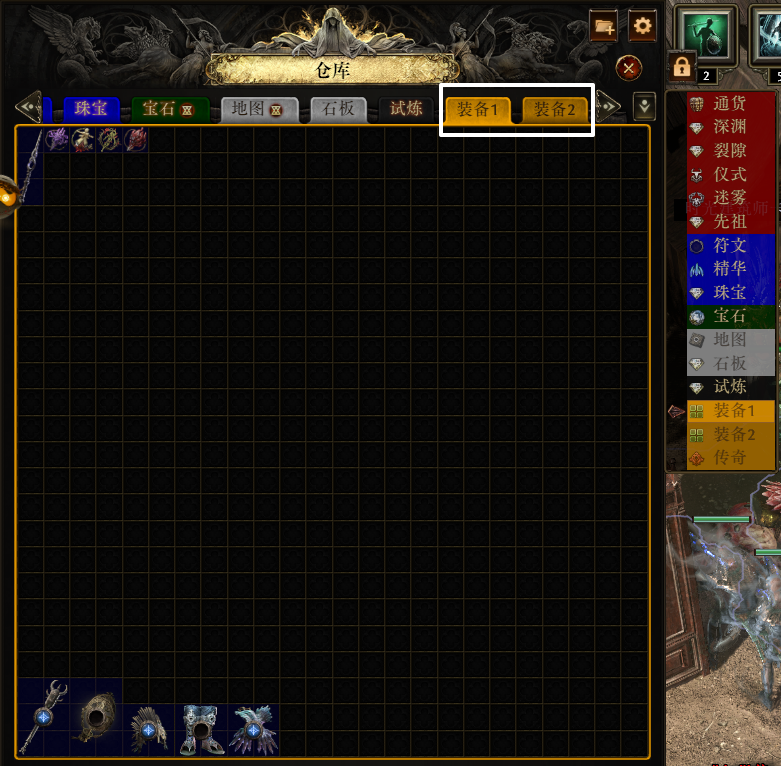Toggle the tab list dropdown arrow button
Viewport: 781px width, 766px height.
pos(645,105)
